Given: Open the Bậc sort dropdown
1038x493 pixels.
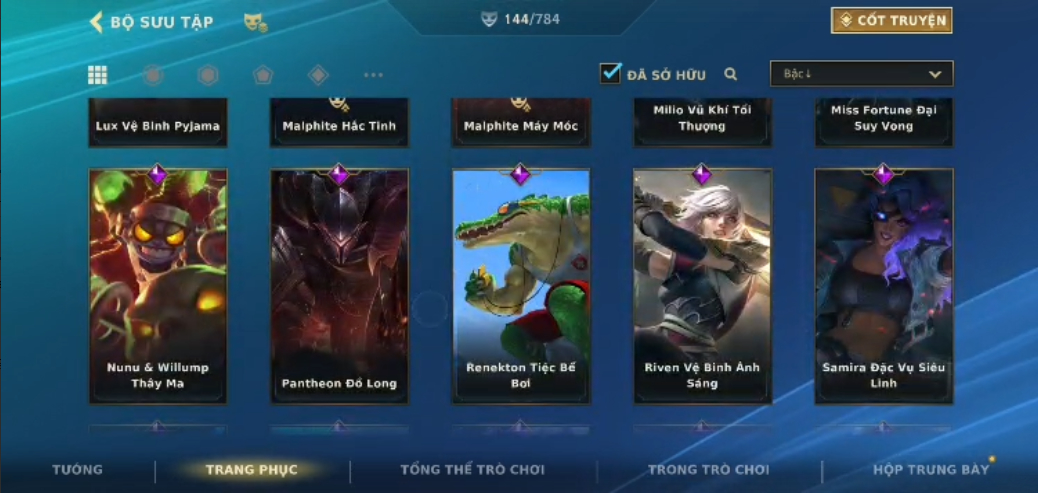Looking at the screenshot, I should tap(861, 74).
